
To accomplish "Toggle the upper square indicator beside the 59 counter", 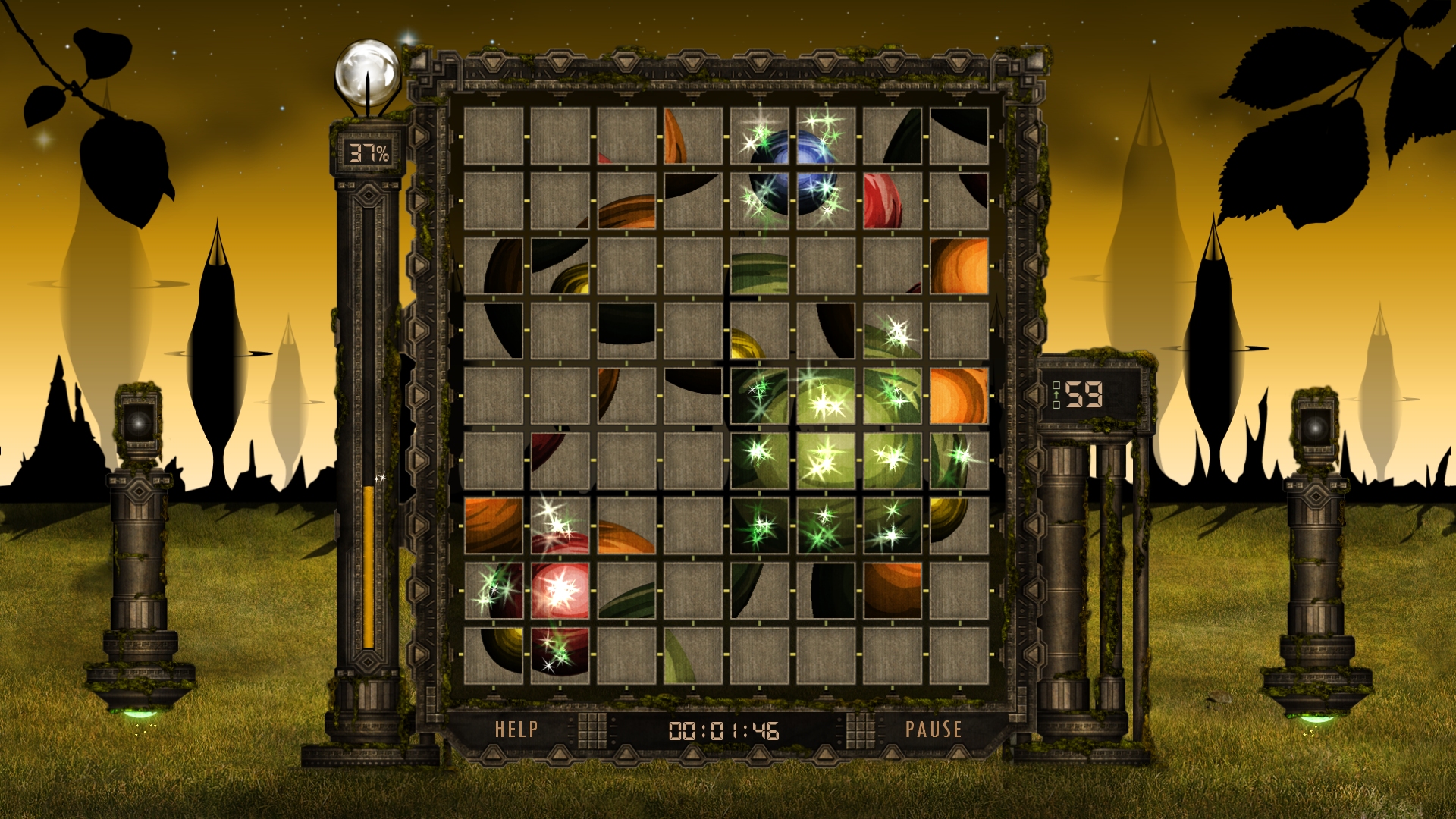I will tap(1056, 385).
